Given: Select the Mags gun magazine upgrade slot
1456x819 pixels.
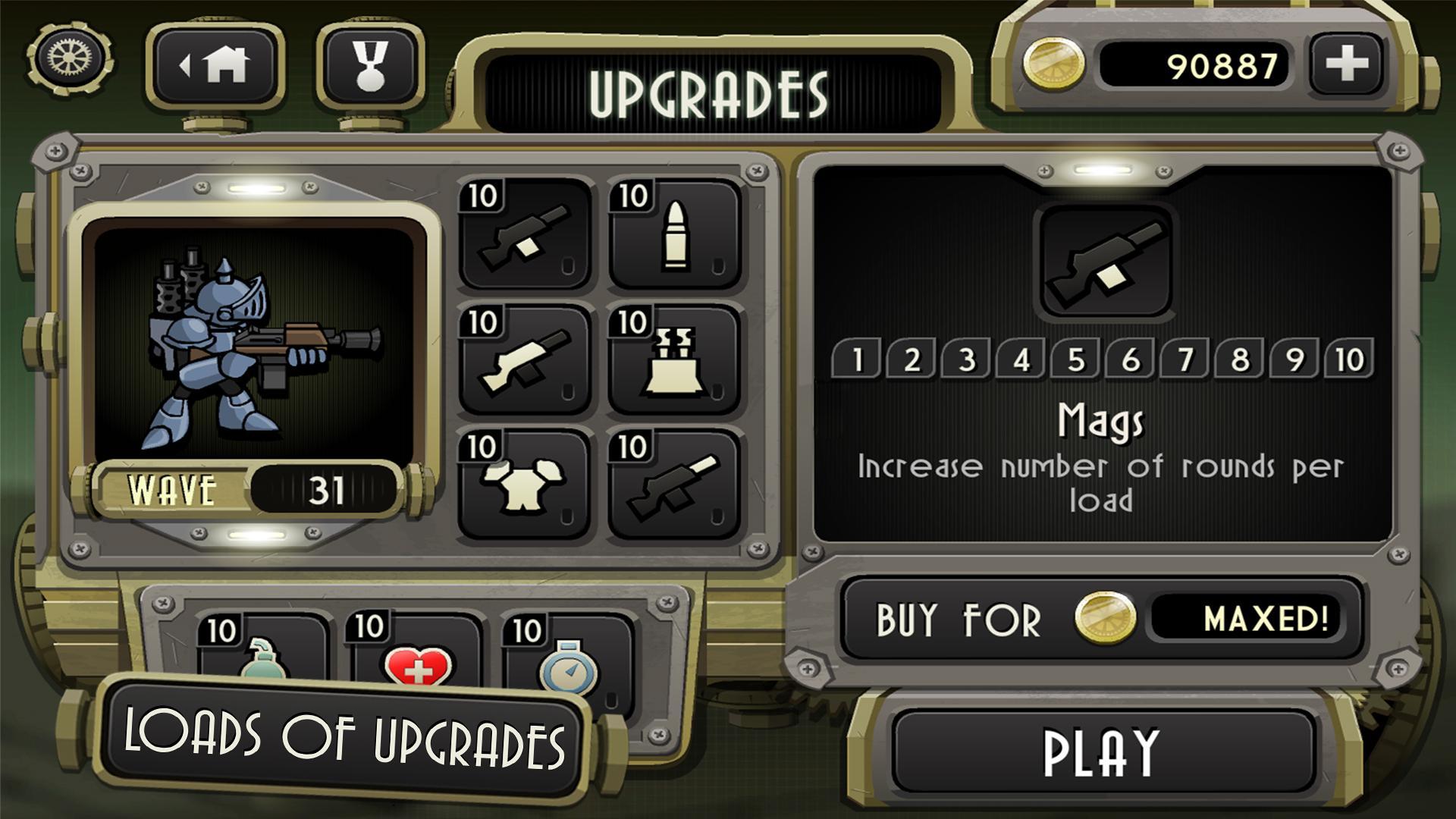Looking at the screenshot, I should click(525, 235).
